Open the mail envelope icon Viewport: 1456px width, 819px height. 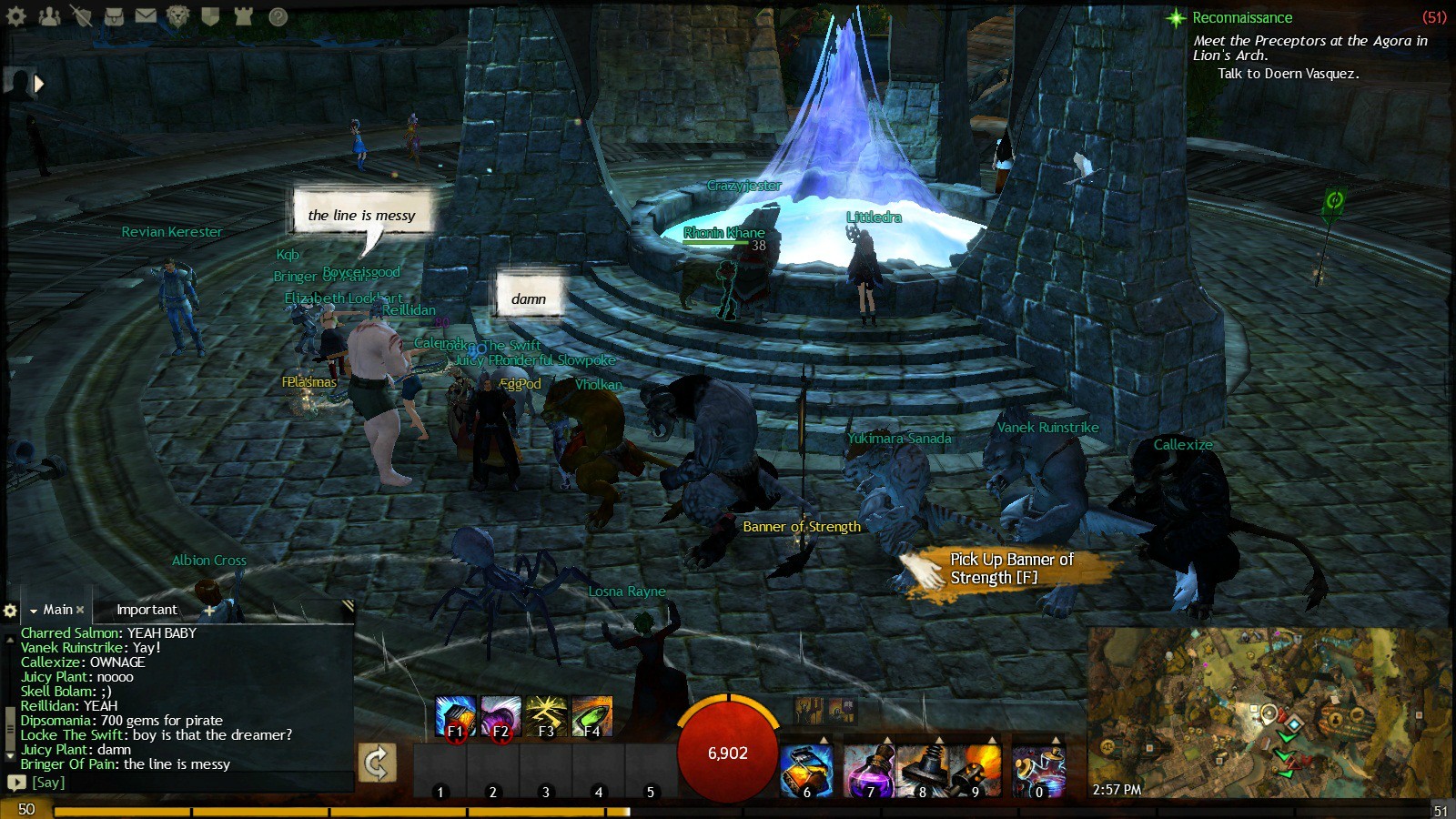coord(146,15)
